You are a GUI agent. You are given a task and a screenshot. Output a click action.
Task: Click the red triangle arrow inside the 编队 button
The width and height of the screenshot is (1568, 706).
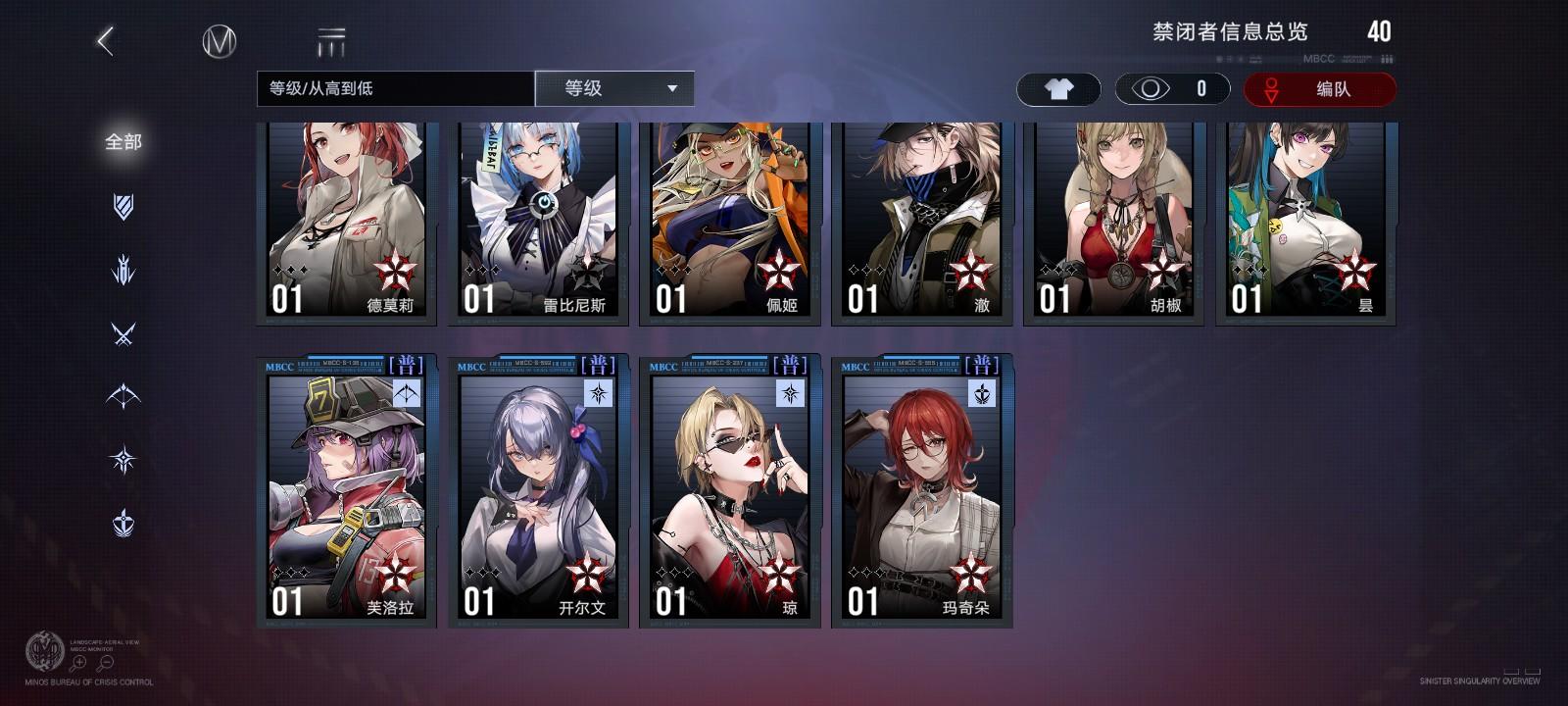[x=1271, y=89]
